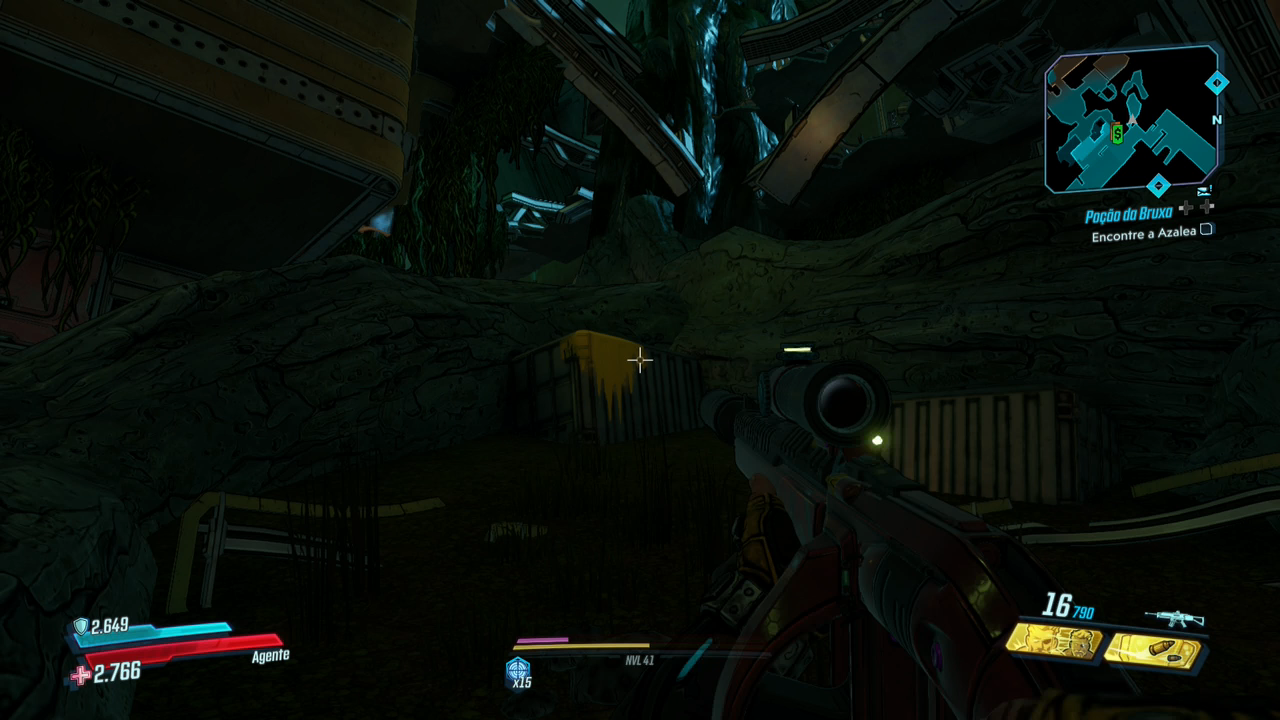Click the shield icon beside 2.649
The width and height of the screenshot is (1280, 720).
80,627
